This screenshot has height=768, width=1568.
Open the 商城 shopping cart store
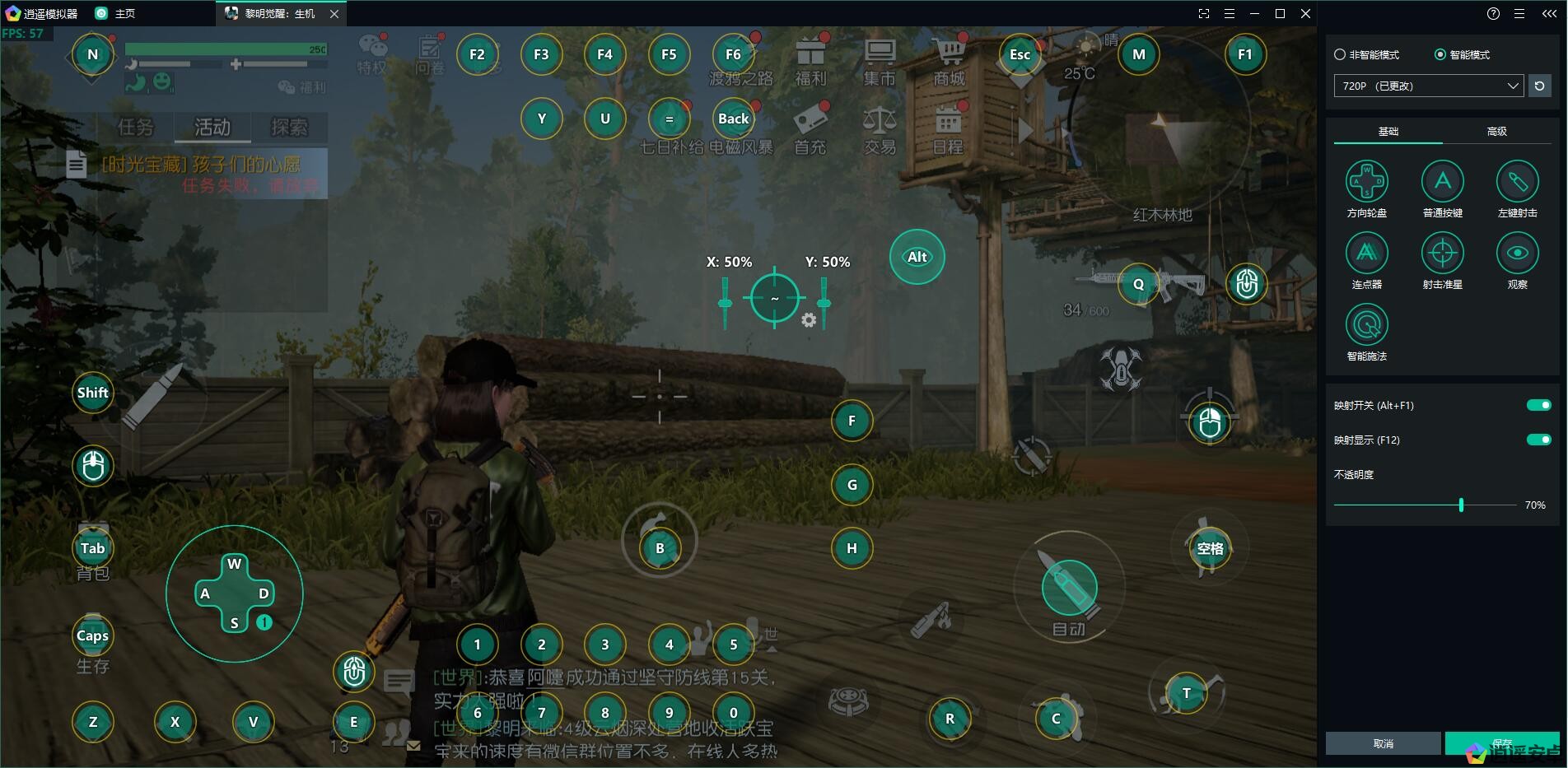click(950, 62)
